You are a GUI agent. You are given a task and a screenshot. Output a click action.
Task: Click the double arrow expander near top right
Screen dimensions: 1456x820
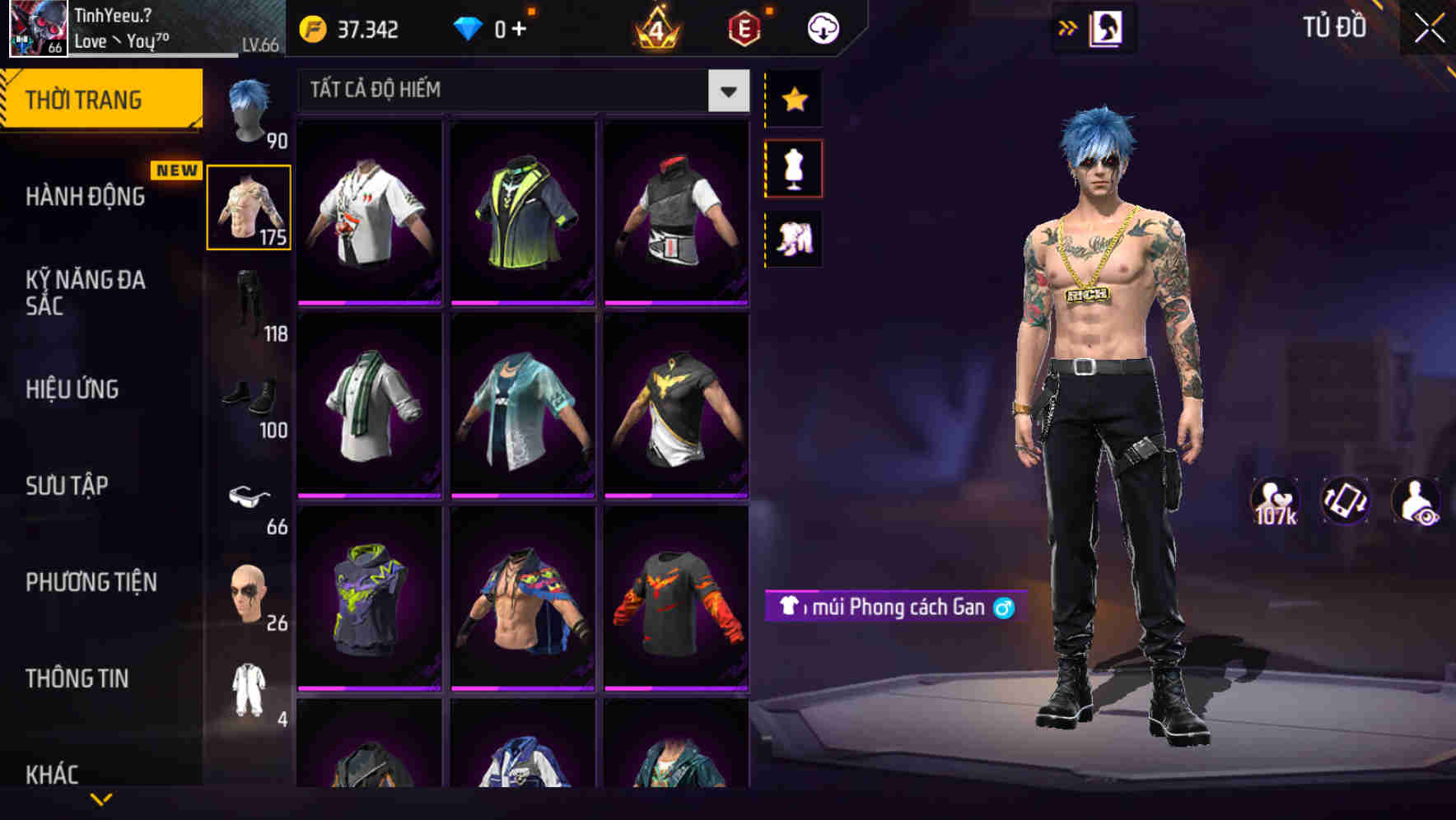point(1068,27)
